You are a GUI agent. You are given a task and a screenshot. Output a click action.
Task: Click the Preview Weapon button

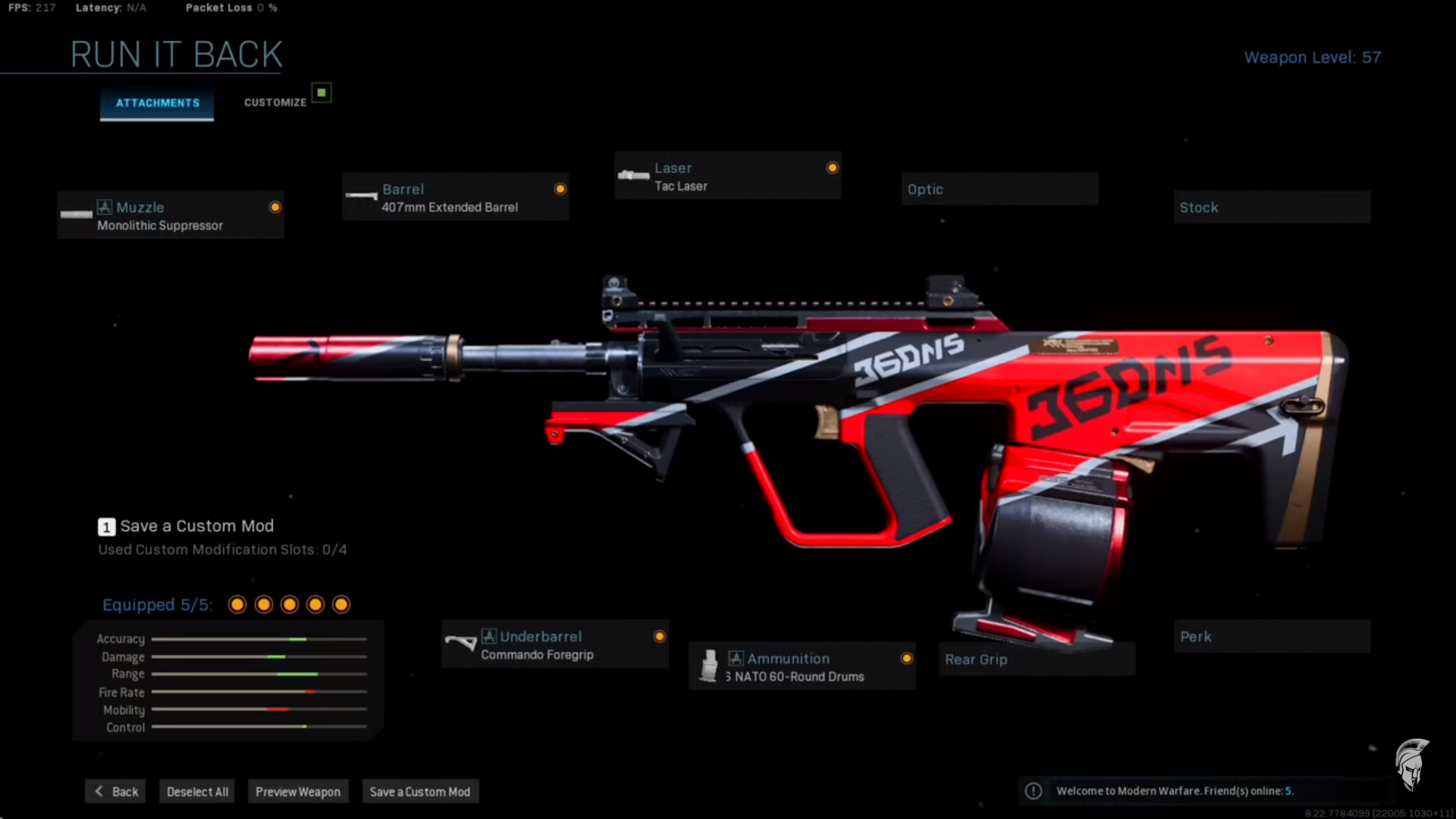[298, 791]
